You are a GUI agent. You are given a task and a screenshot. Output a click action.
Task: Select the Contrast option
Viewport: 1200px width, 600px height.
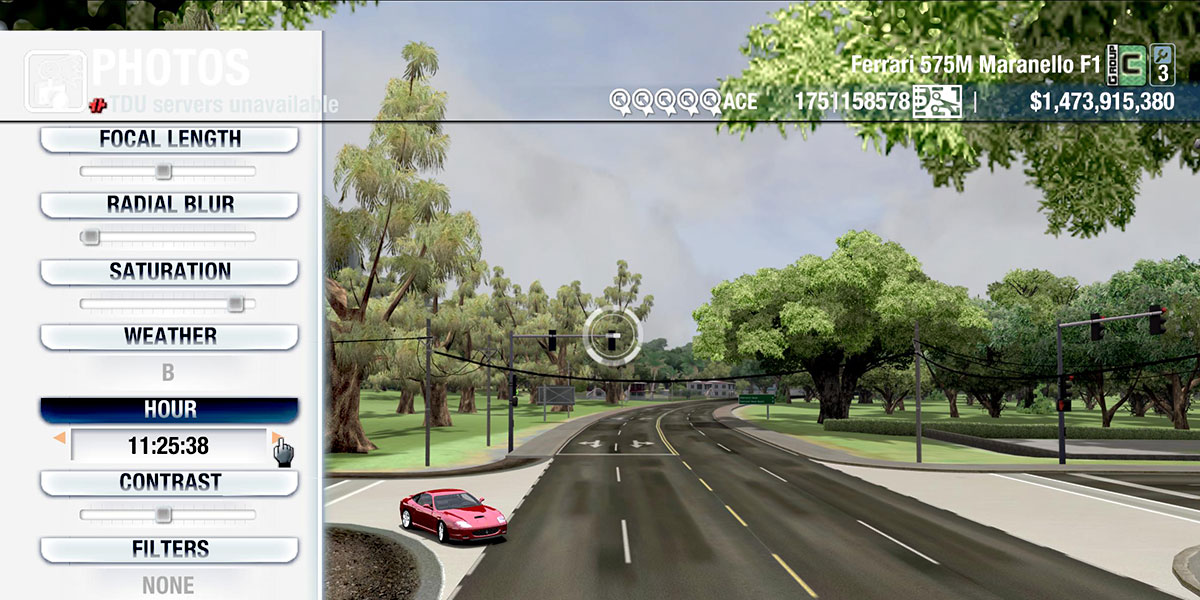point(169,482)
